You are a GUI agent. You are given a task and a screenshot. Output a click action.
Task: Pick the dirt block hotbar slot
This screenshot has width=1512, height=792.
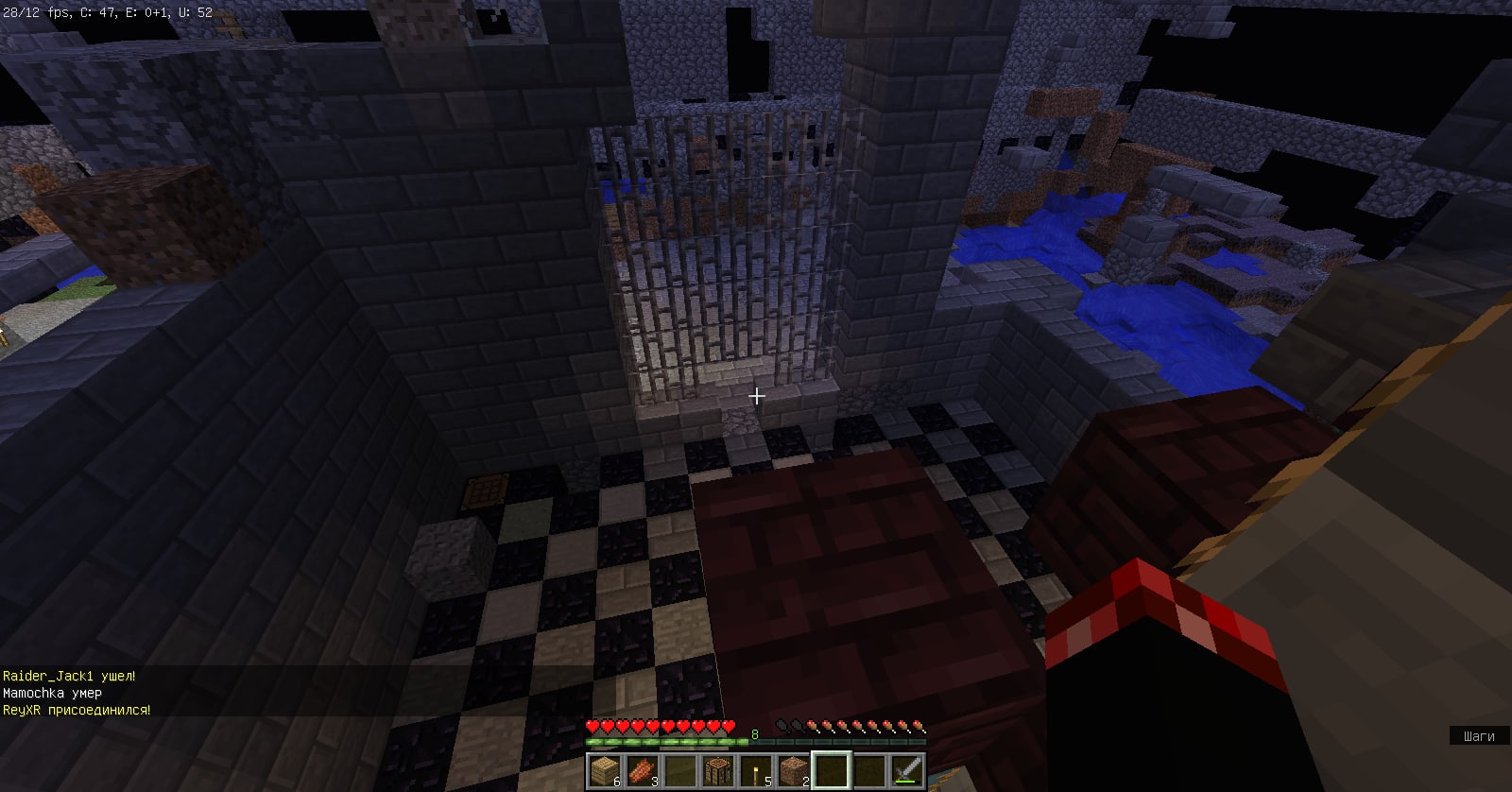[794, 771]
